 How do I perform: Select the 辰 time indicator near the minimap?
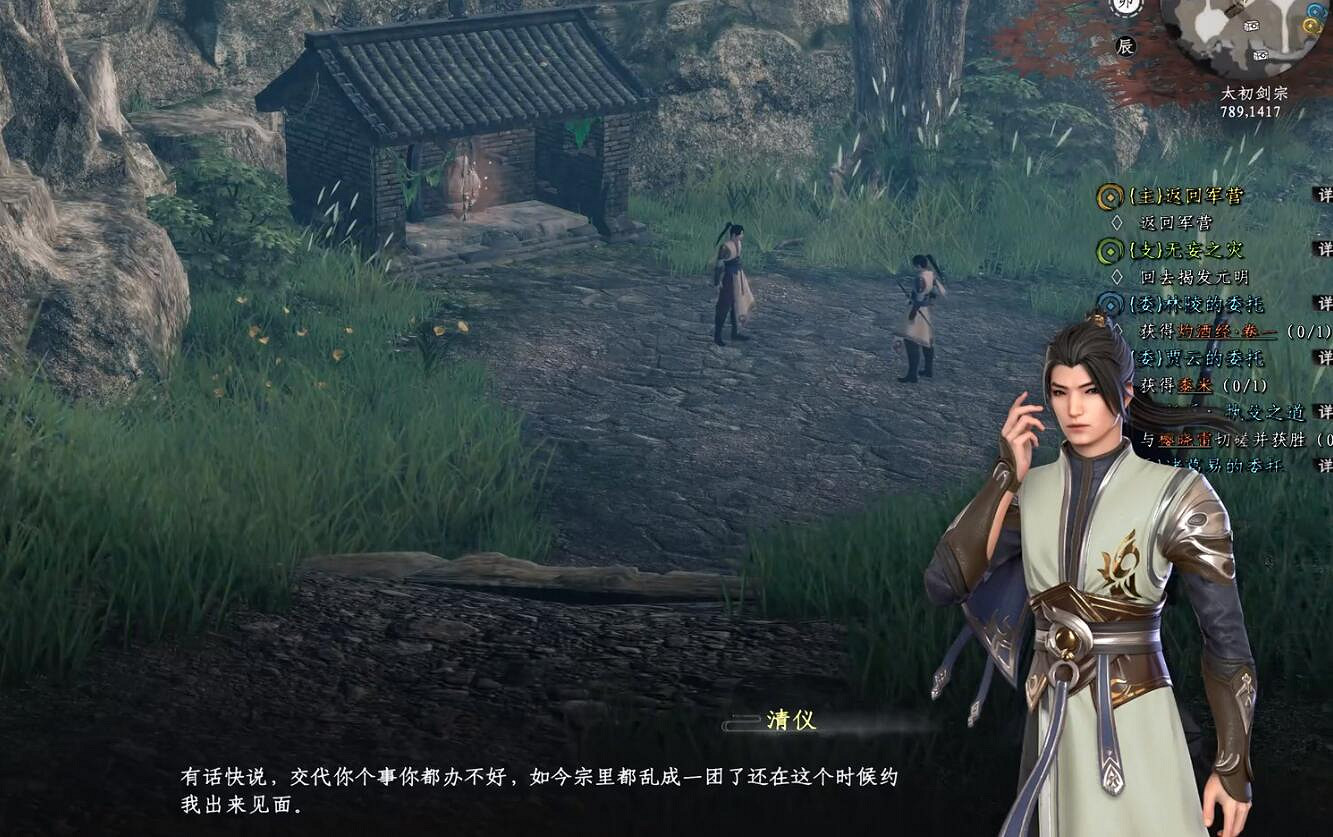(1124, 45)
